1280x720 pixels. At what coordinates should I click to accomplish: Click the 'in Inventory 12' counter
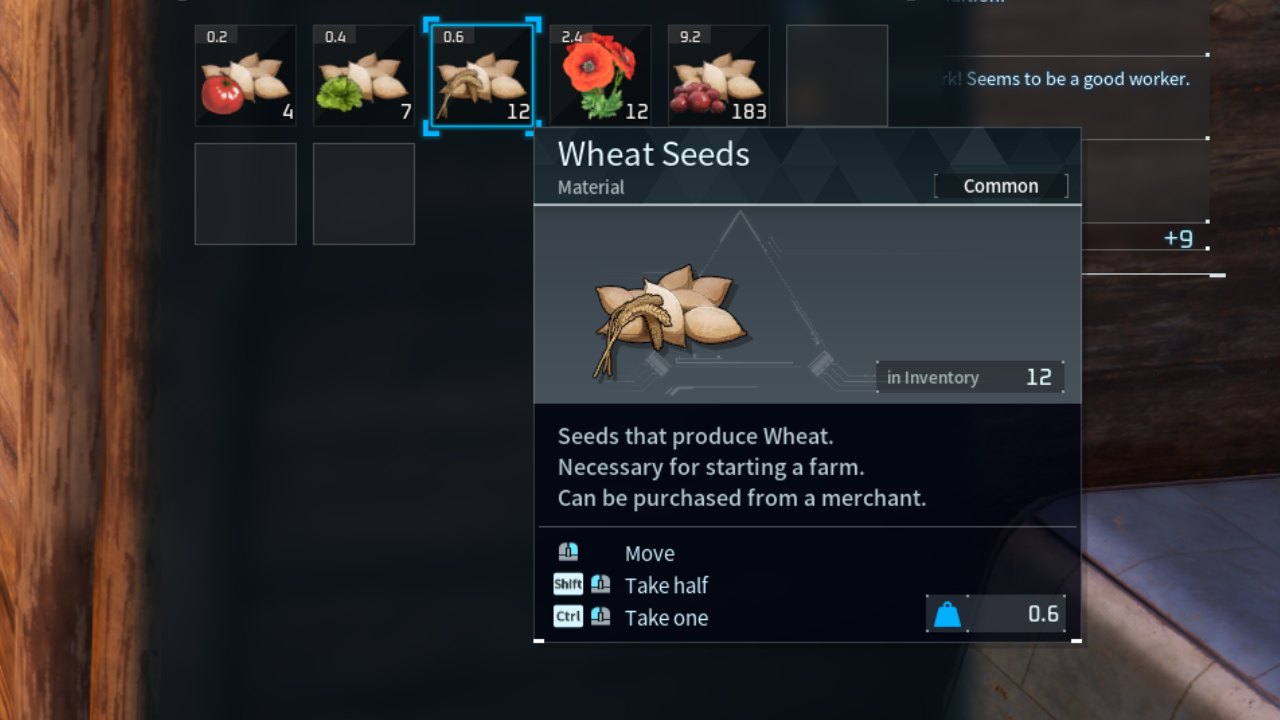point(969,377)
